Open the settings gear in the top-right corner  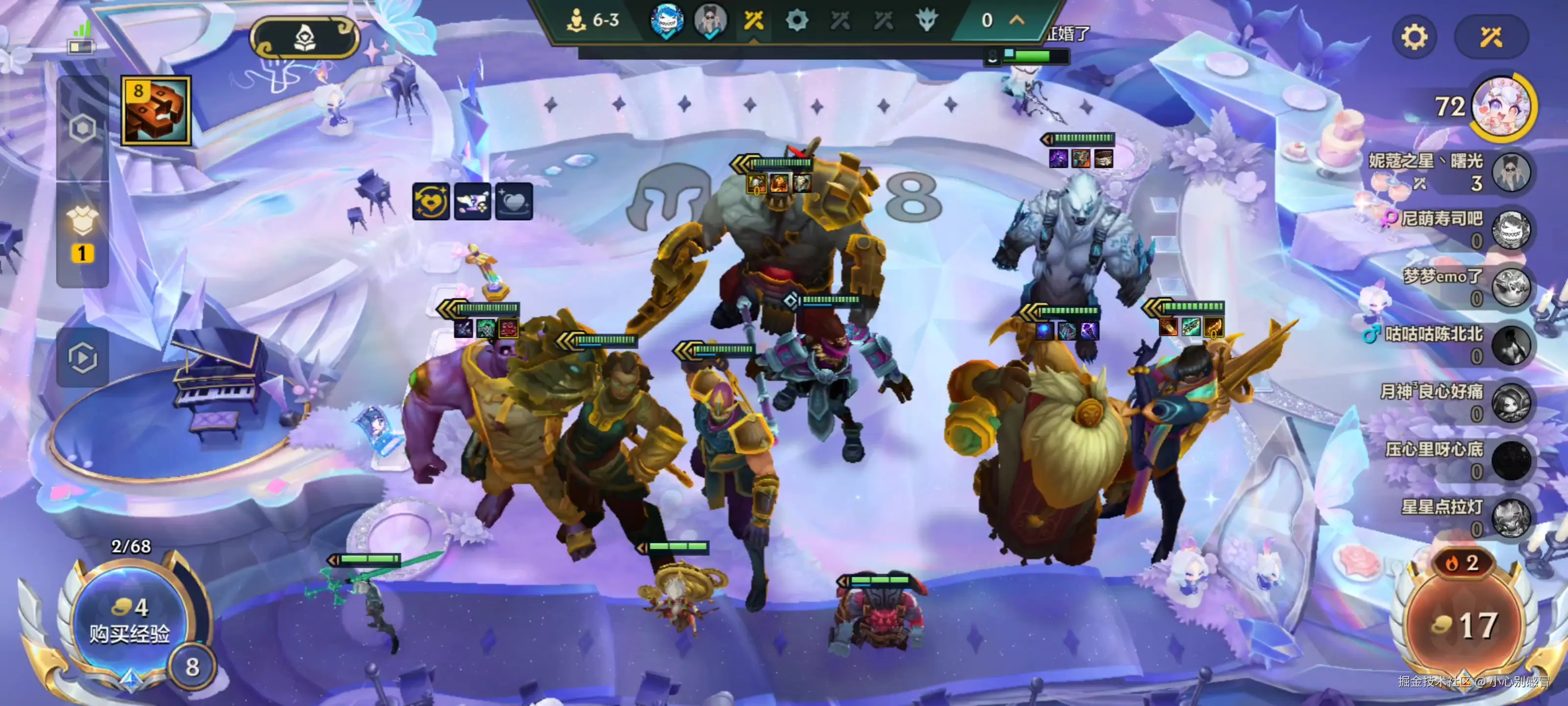point(1413,37)
